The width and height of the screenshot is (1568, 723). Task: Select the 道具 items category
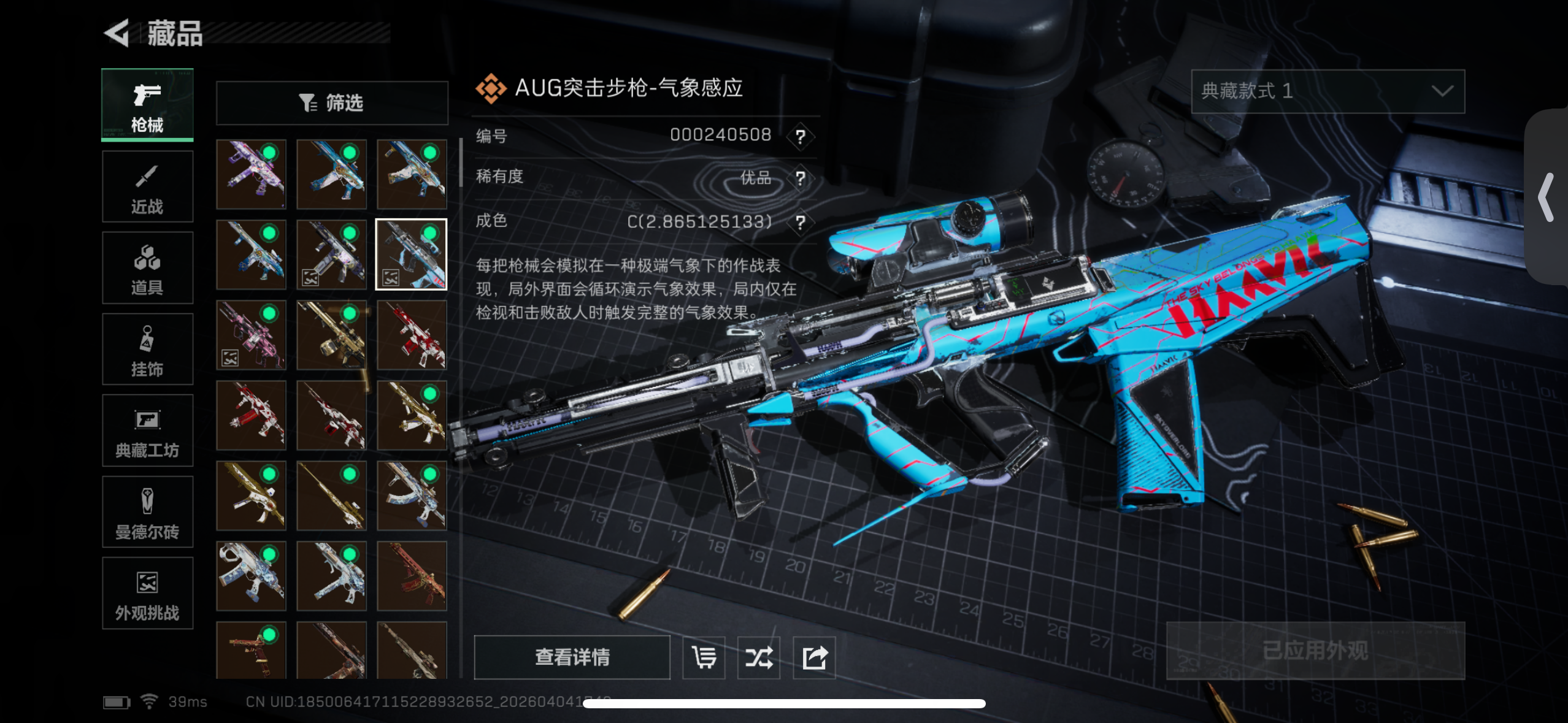[x=147, y=268]
